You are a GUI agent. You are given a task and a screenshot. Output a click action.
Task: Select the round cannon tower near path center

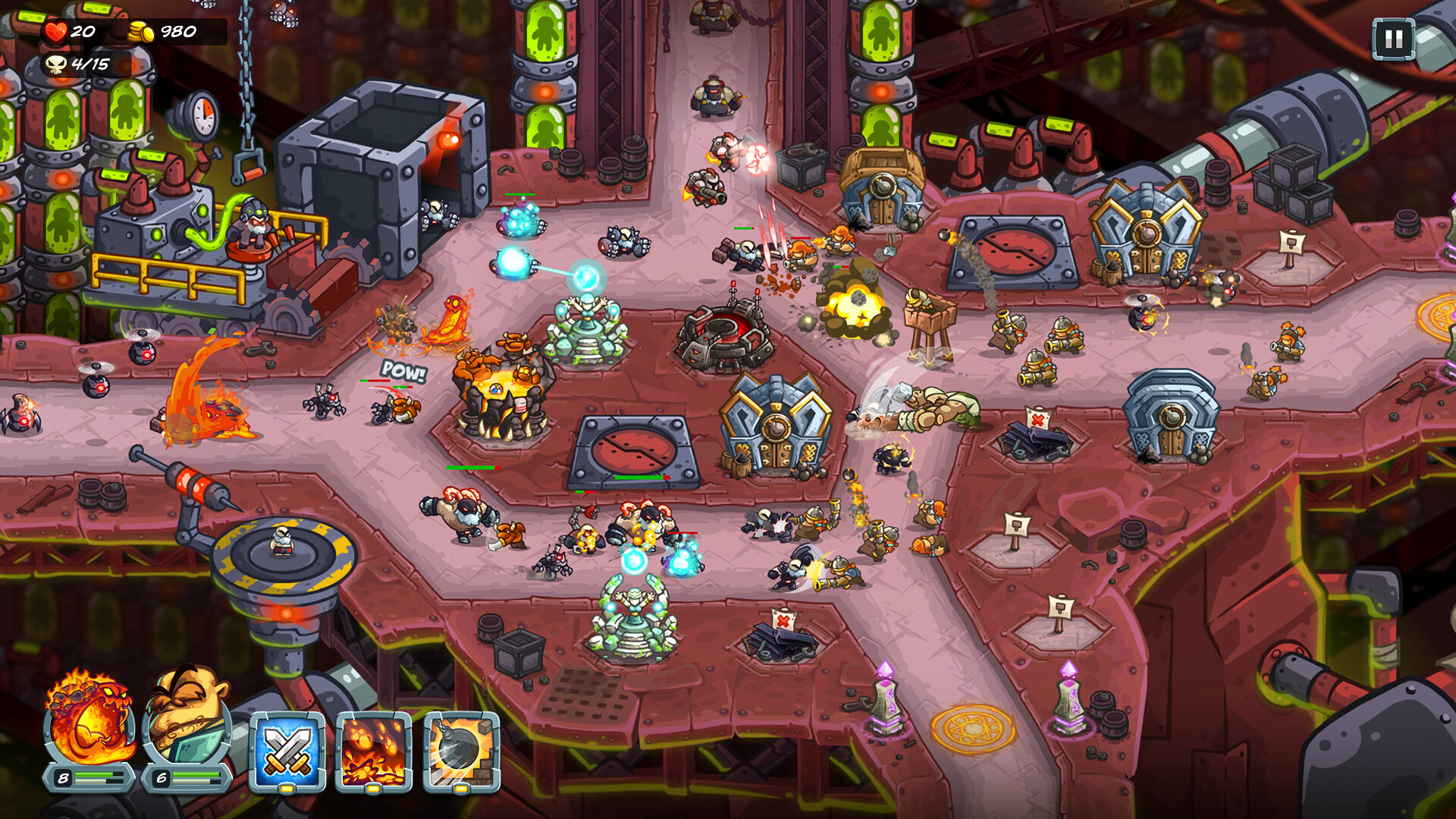coord(724,334)
